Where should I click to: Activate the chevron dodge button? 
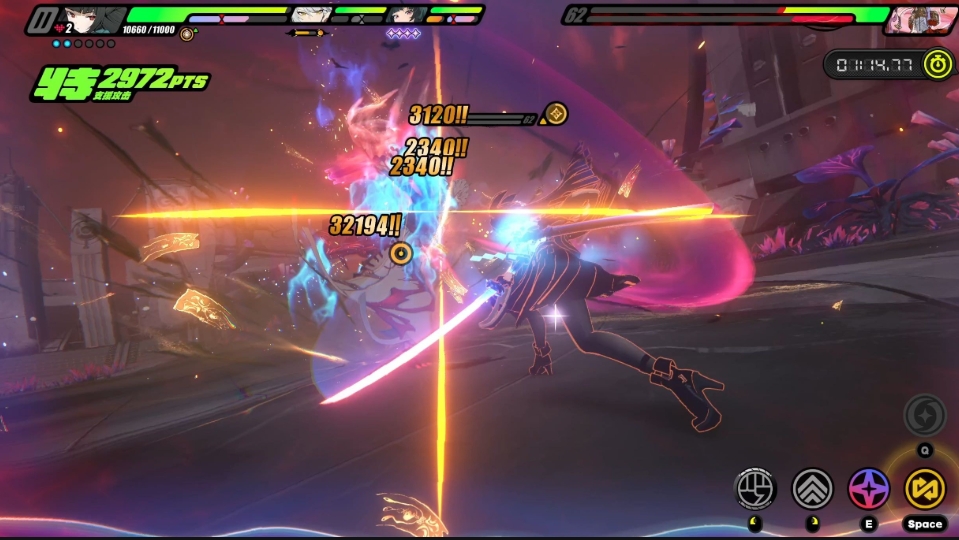point(812,488)
